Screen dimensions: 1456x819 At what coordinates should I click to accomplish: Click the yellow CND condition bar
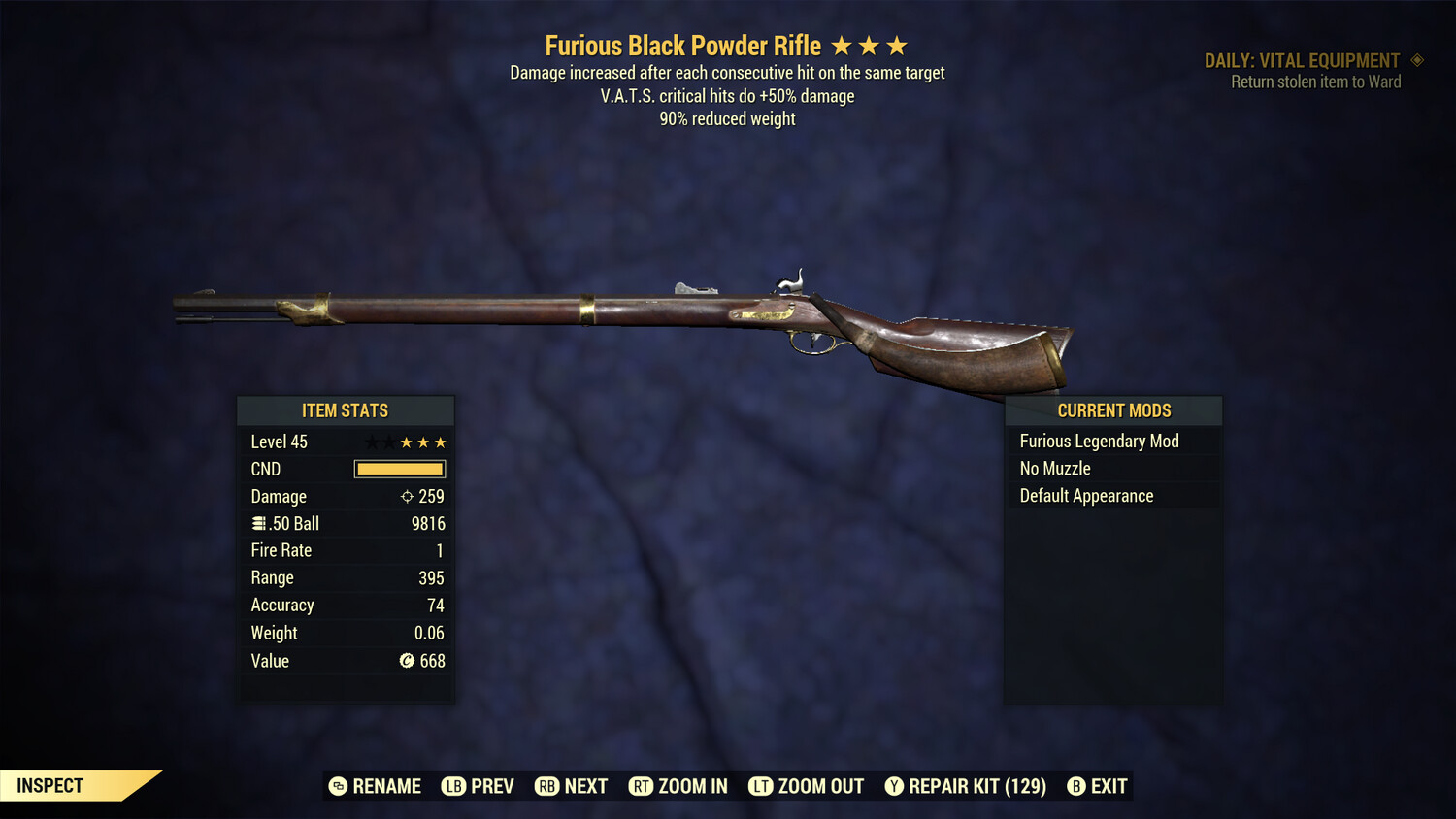[399, 469]
